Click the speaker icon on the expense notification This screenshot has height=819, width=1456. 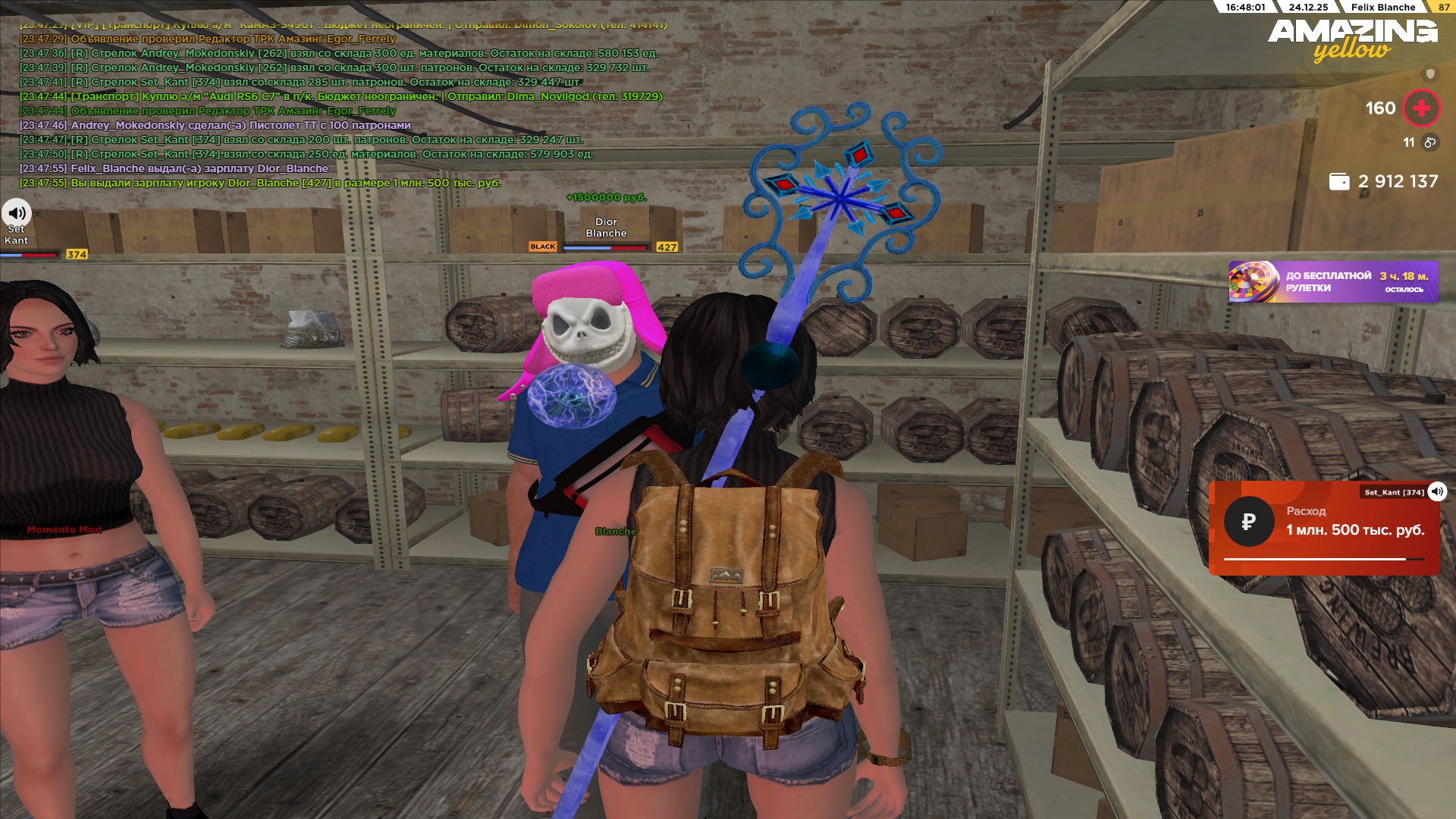click(1437, 491)
